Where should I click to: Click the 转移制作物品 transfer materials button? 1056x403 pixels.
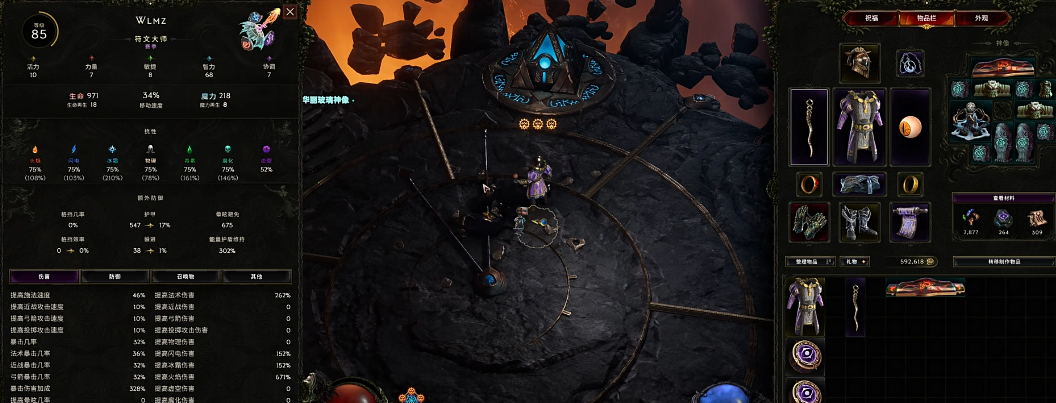click(x=1003, y=261)
